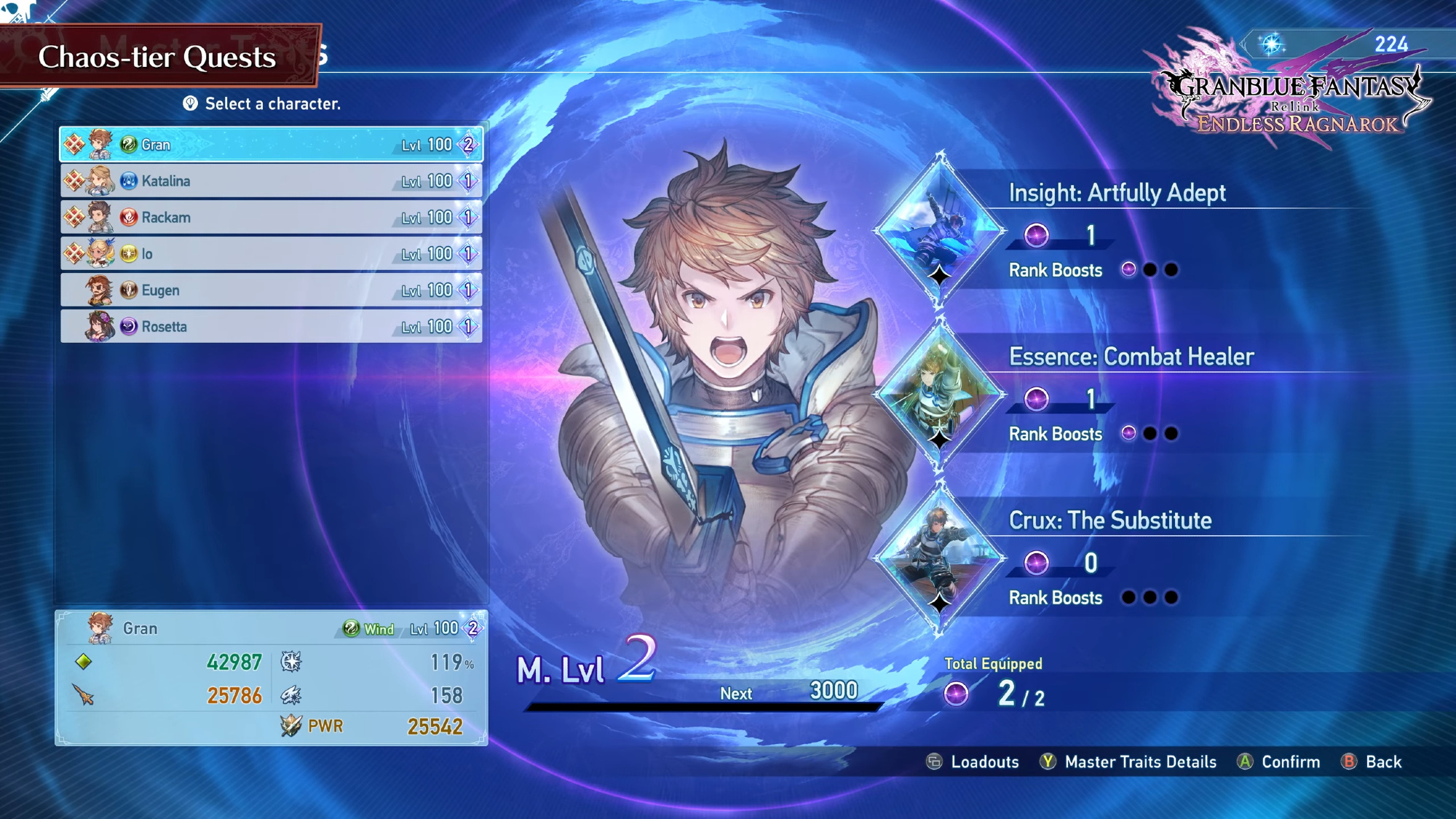Image resolution: width=1456 pixels, height=819 pixels.
Task: Go Back from this screen
Action: 1372,762
